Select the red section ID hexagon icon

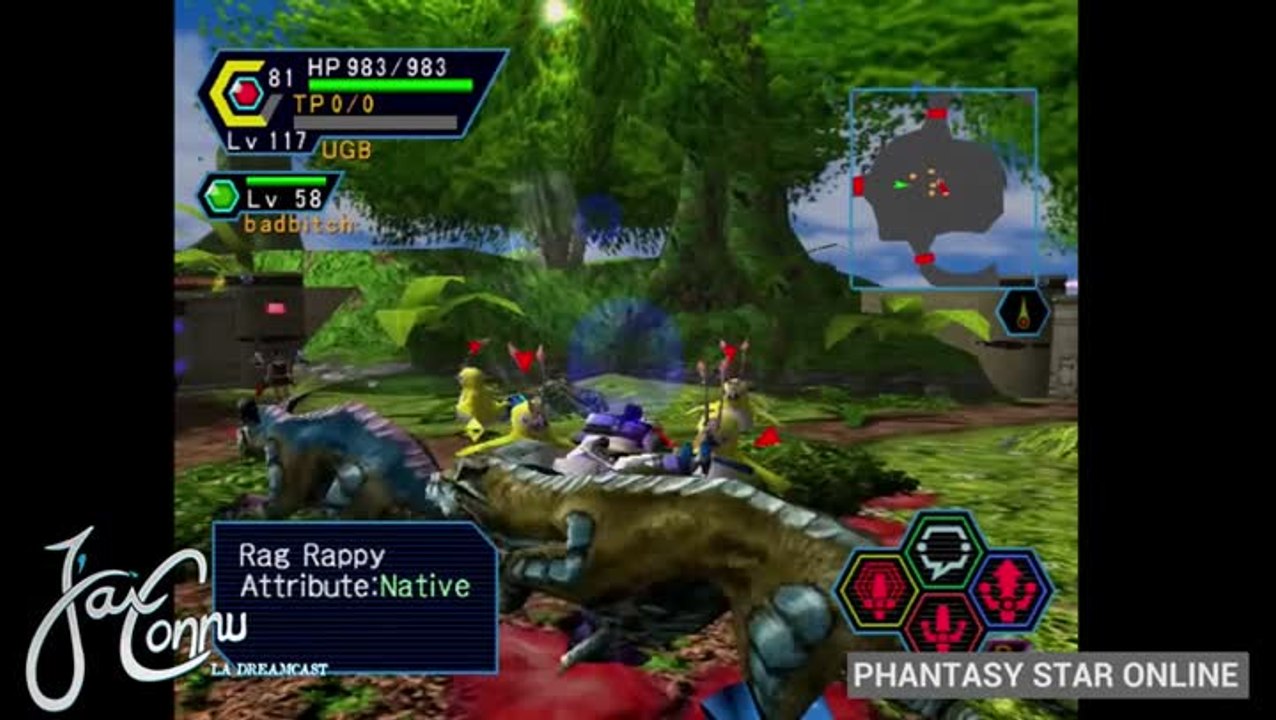tap(246, 95)
